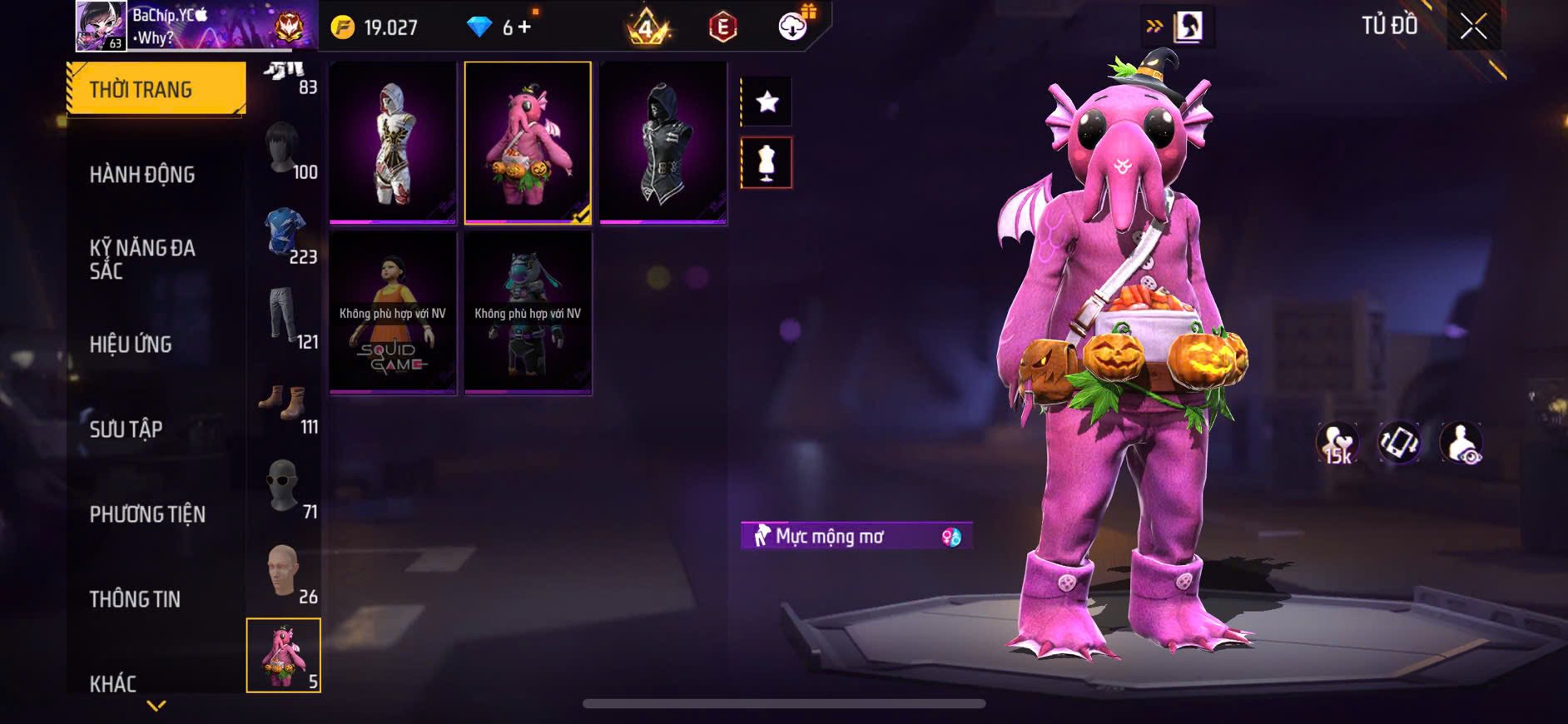Open the HÀNH ĐỘNG category
This screenshot has height=724, width=1568.
(x=142, y=175)
